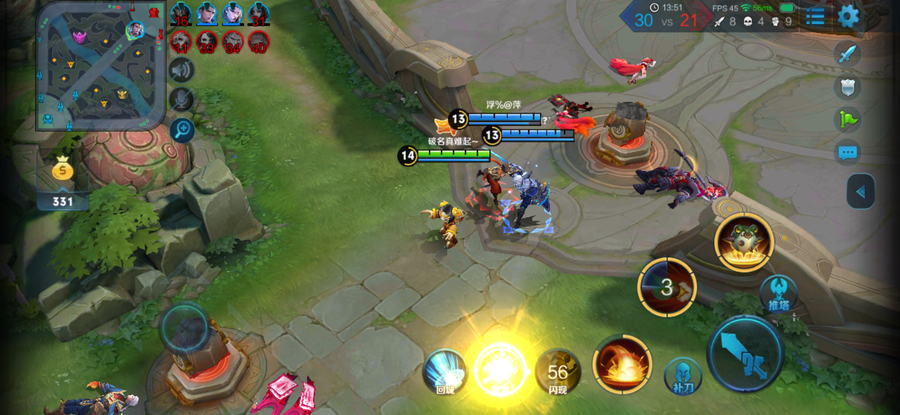The image size is (900, 415).
Task: Open the gear settings menu
Action: coord(848,16)
